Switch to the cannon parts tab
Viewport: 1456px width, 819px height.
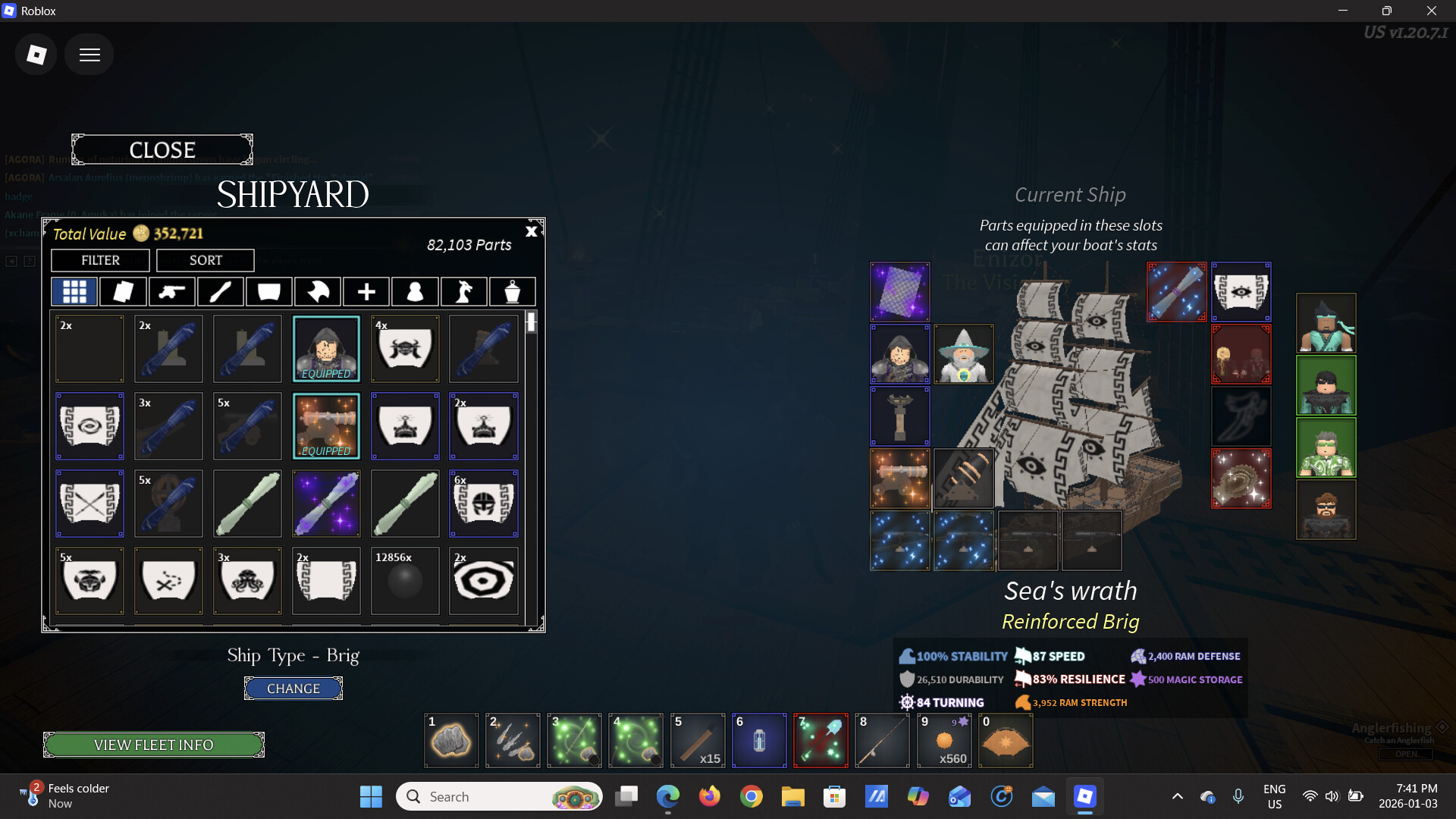[x=171, y=291]
